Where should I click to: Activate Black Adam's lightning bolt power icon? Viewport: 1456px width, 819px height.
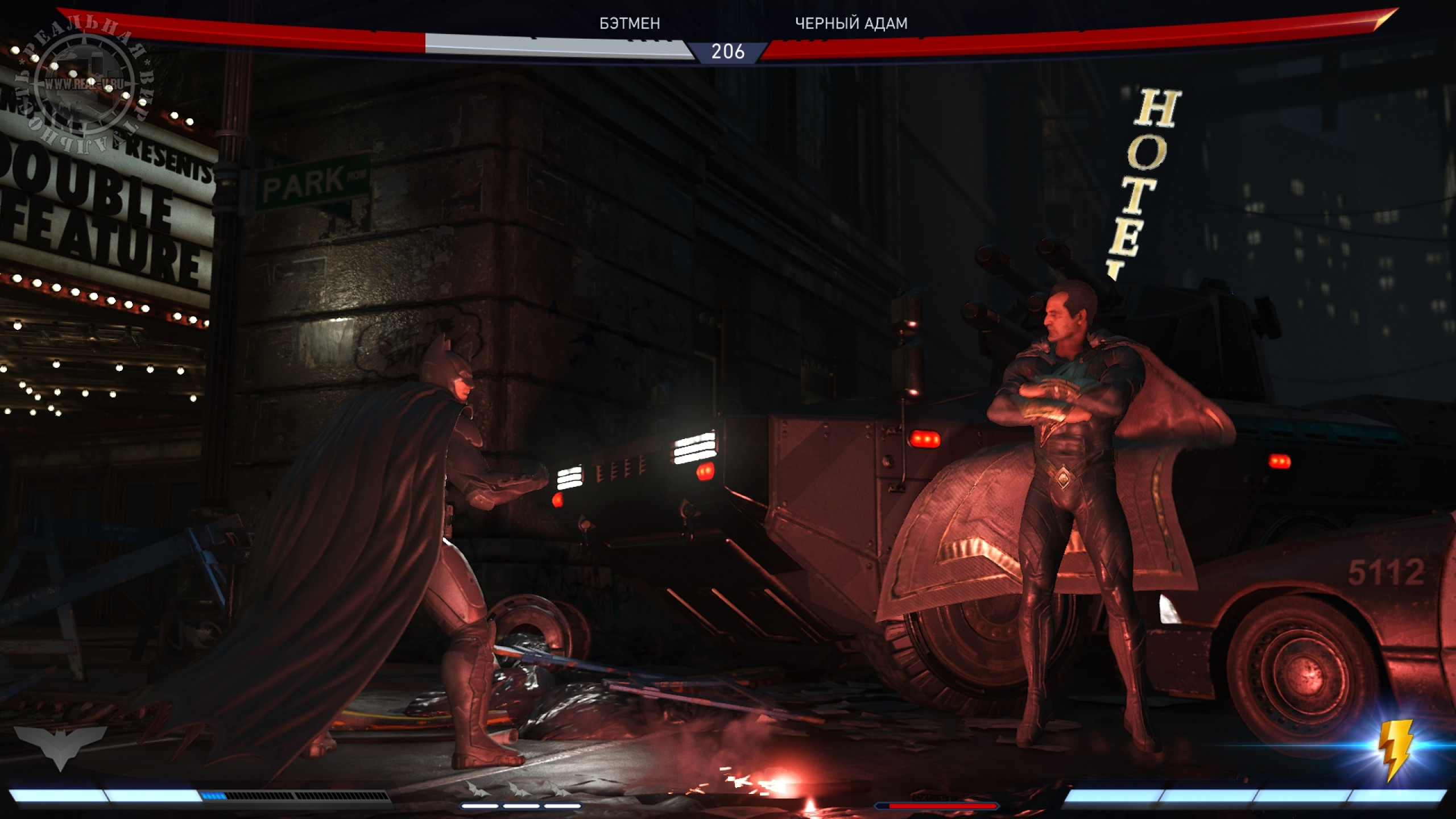click(x=1395, y=750)
